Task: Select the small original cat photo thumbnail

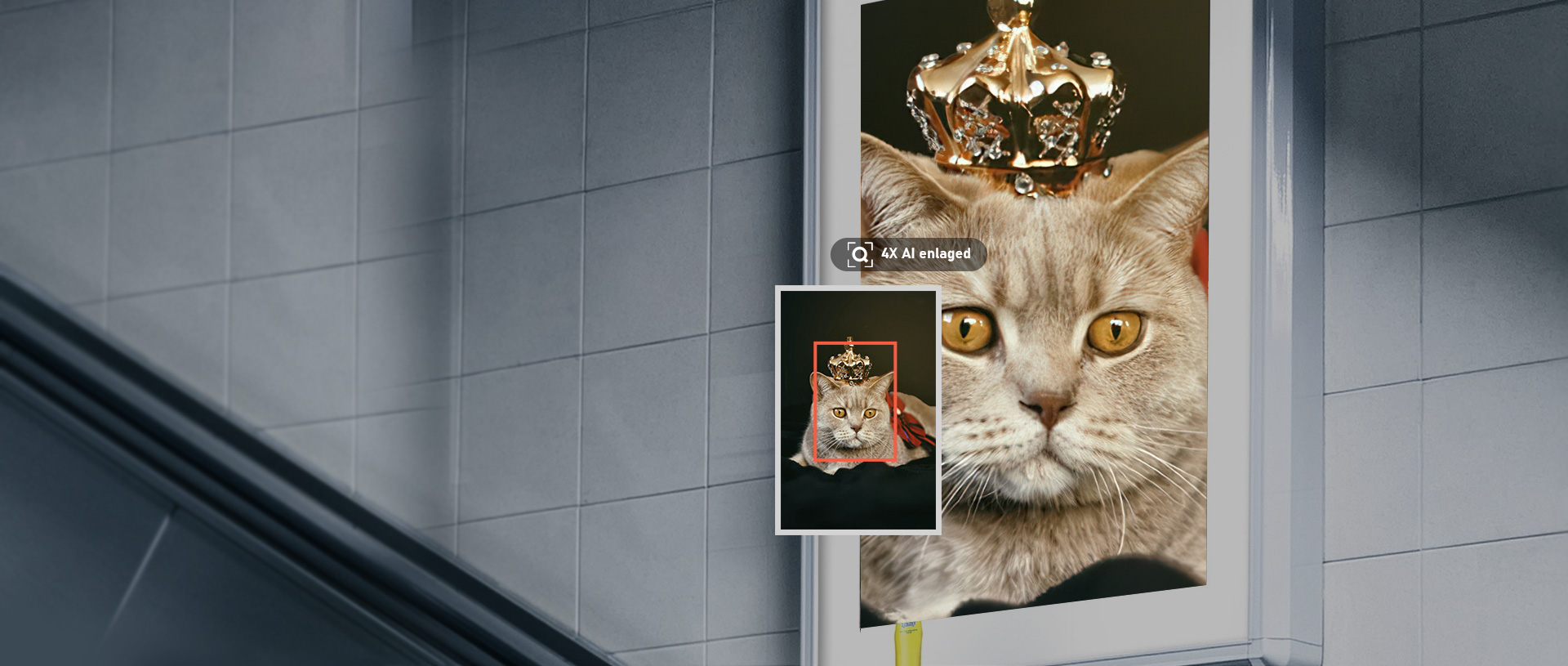Action: click(857, 410)
